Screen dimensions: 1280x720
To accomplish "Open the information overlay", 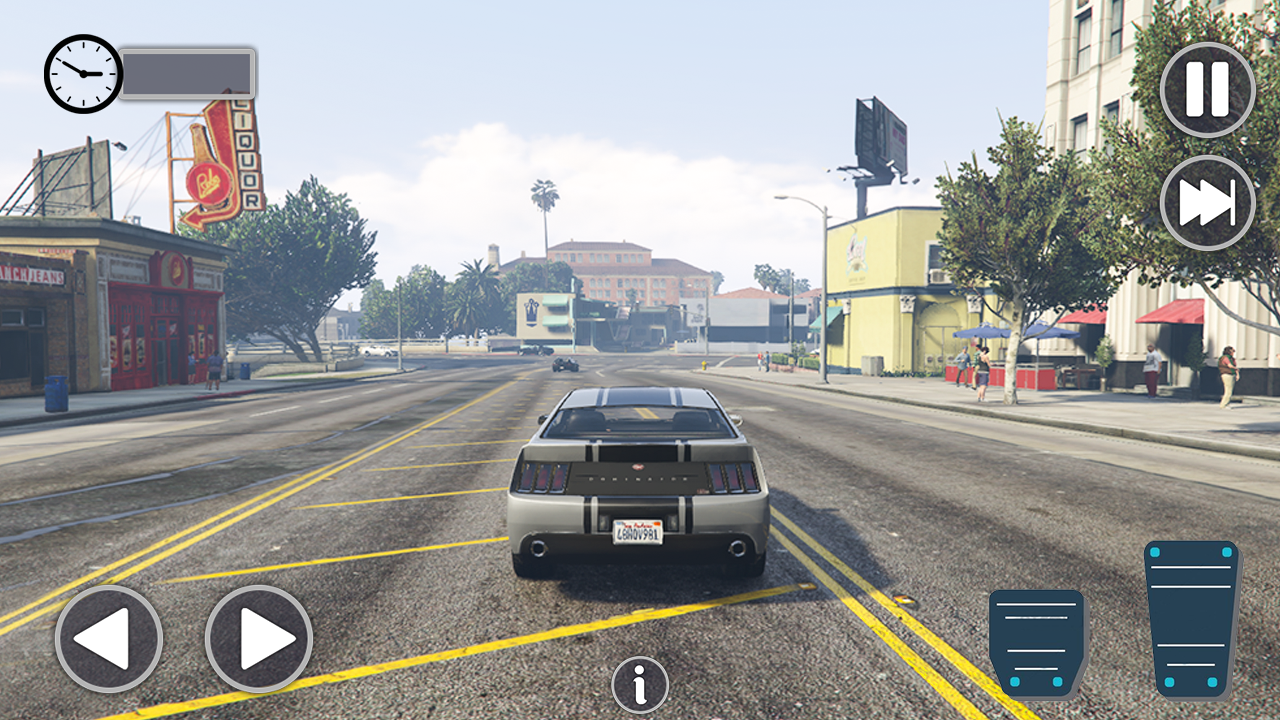I will [639, 683].
